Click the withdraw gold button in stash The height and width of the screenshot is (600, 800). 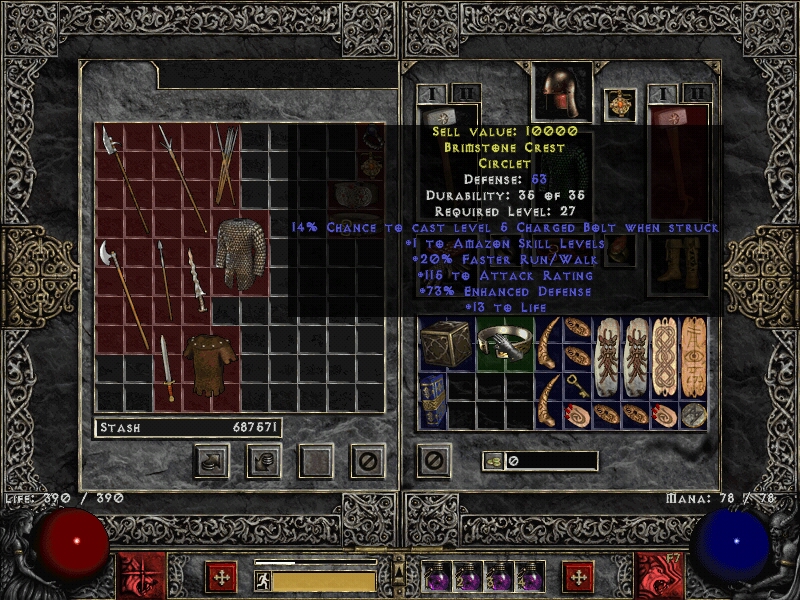coord(212,460)
